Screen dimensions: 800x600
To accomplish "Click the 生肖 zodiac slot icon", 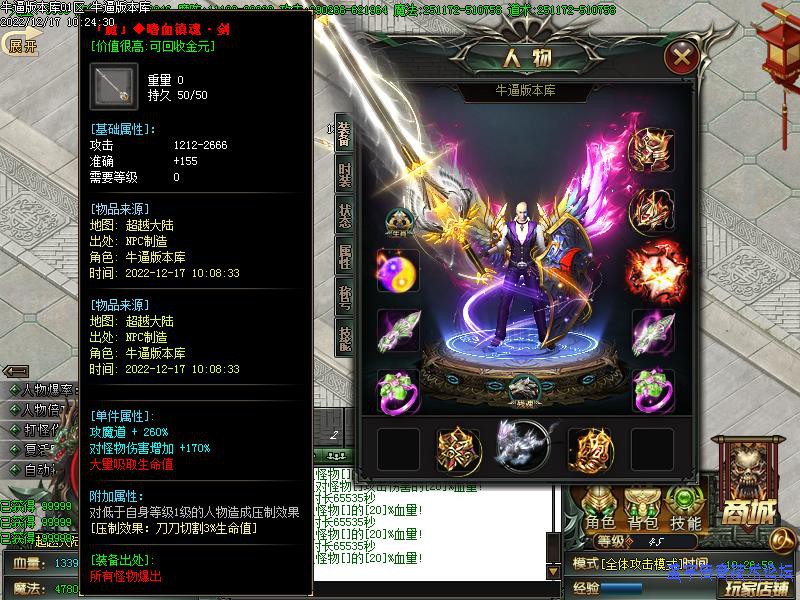I will click(398, 220).
